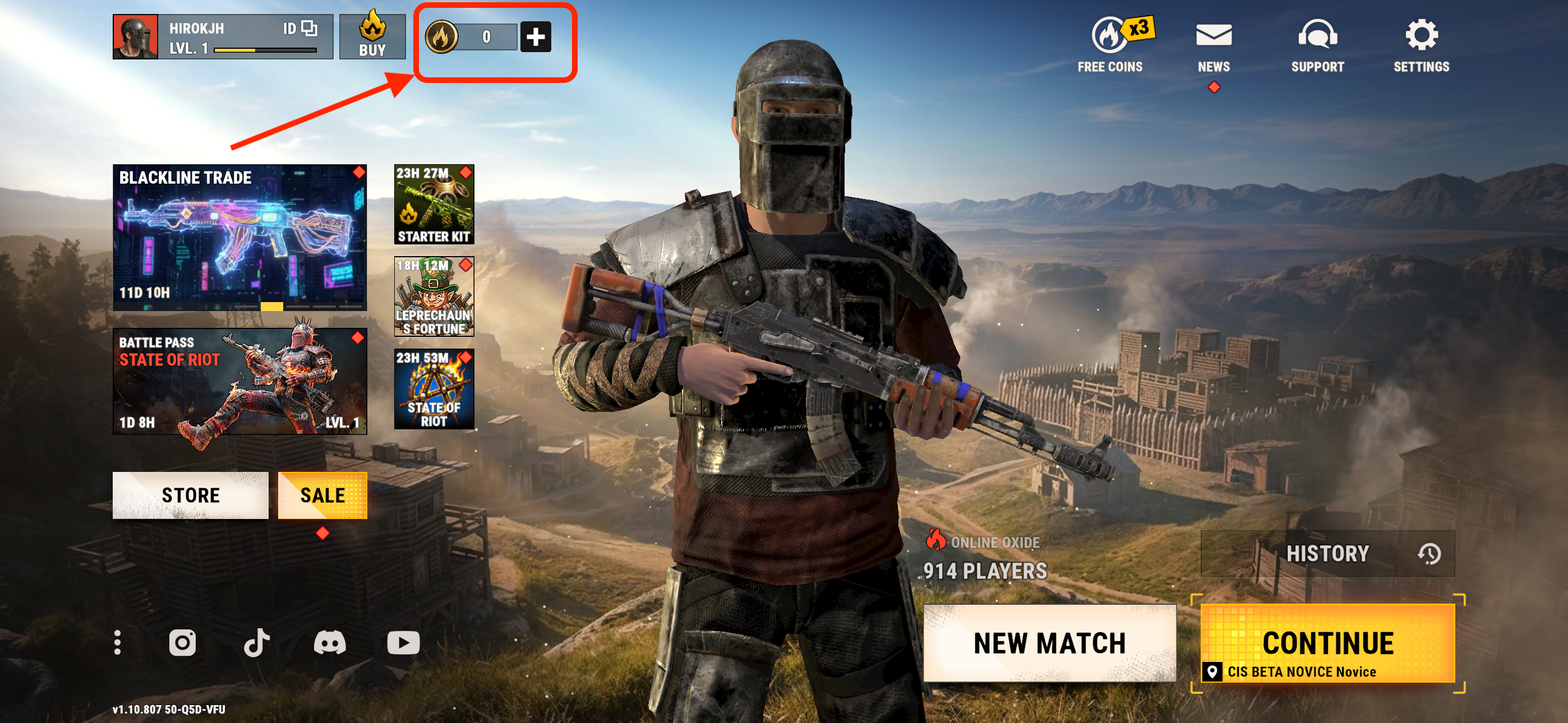Viewport: 1568px width, 723px height.
Task: Continue on CIS BETA NOVICE server
Action: 1327,644
